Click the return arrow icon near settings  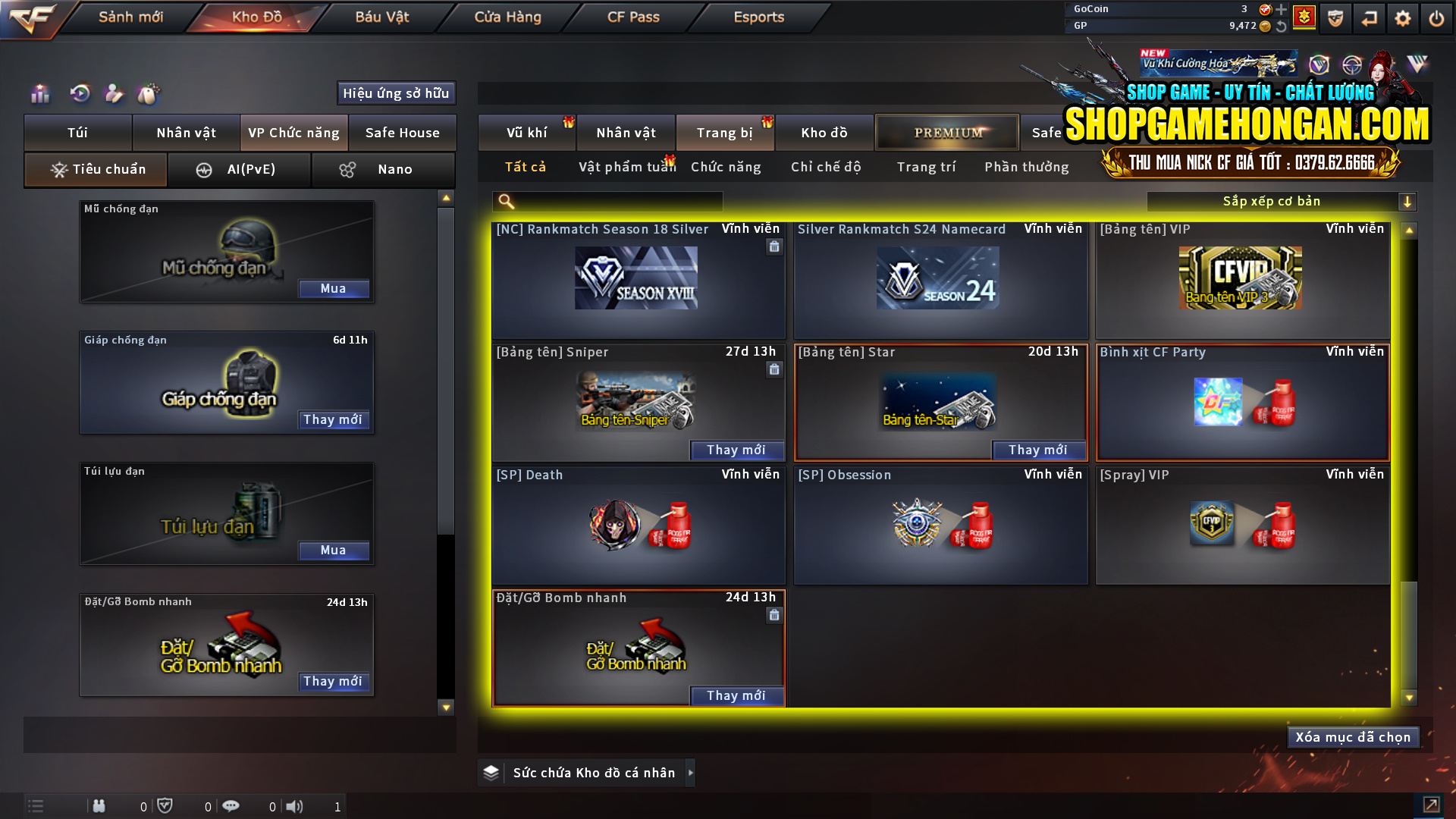click(x=1370, y=17)
